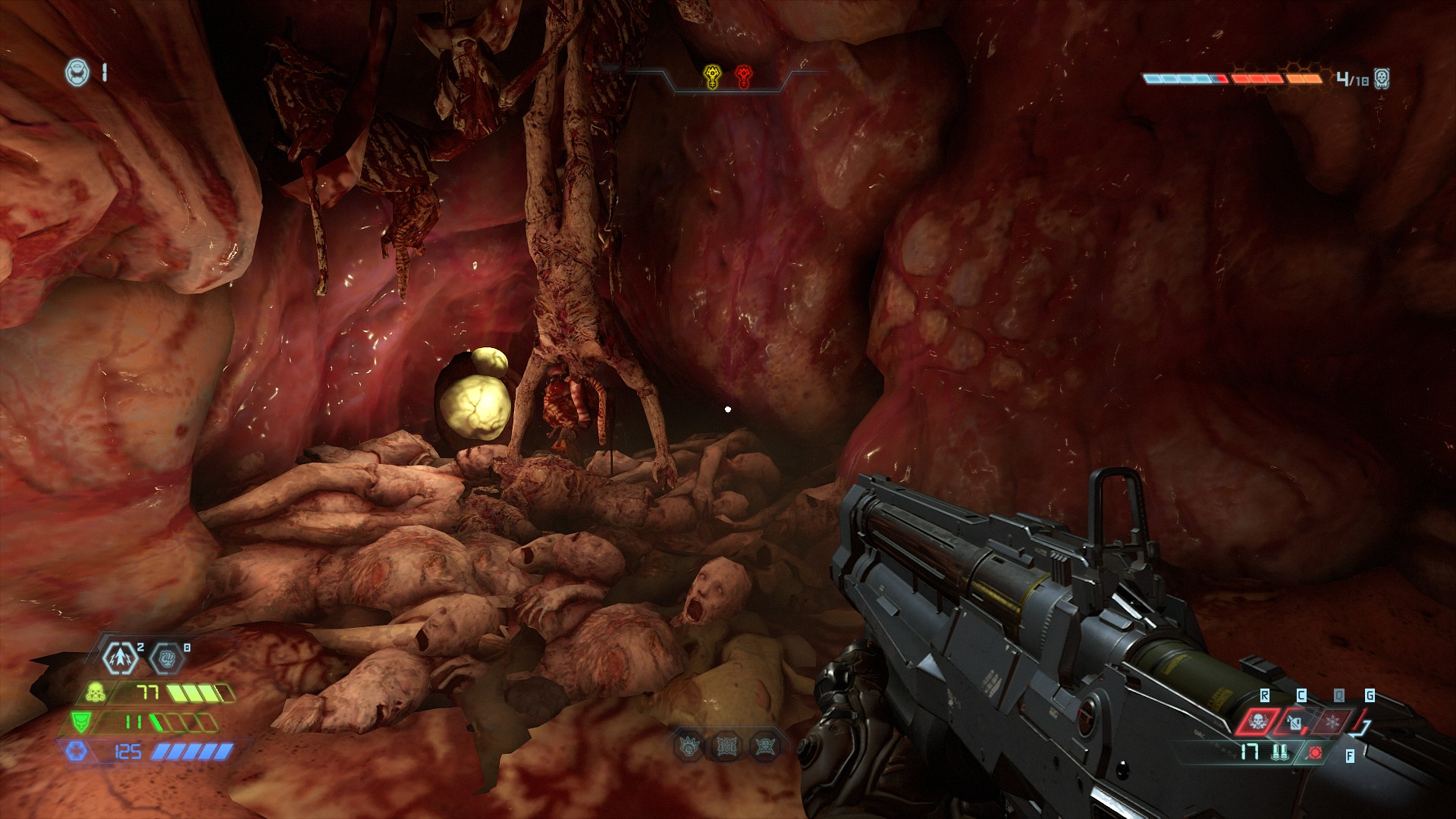
Task: Activate the flaming skull Flame Belch icon
Action: coord(1257,721)
